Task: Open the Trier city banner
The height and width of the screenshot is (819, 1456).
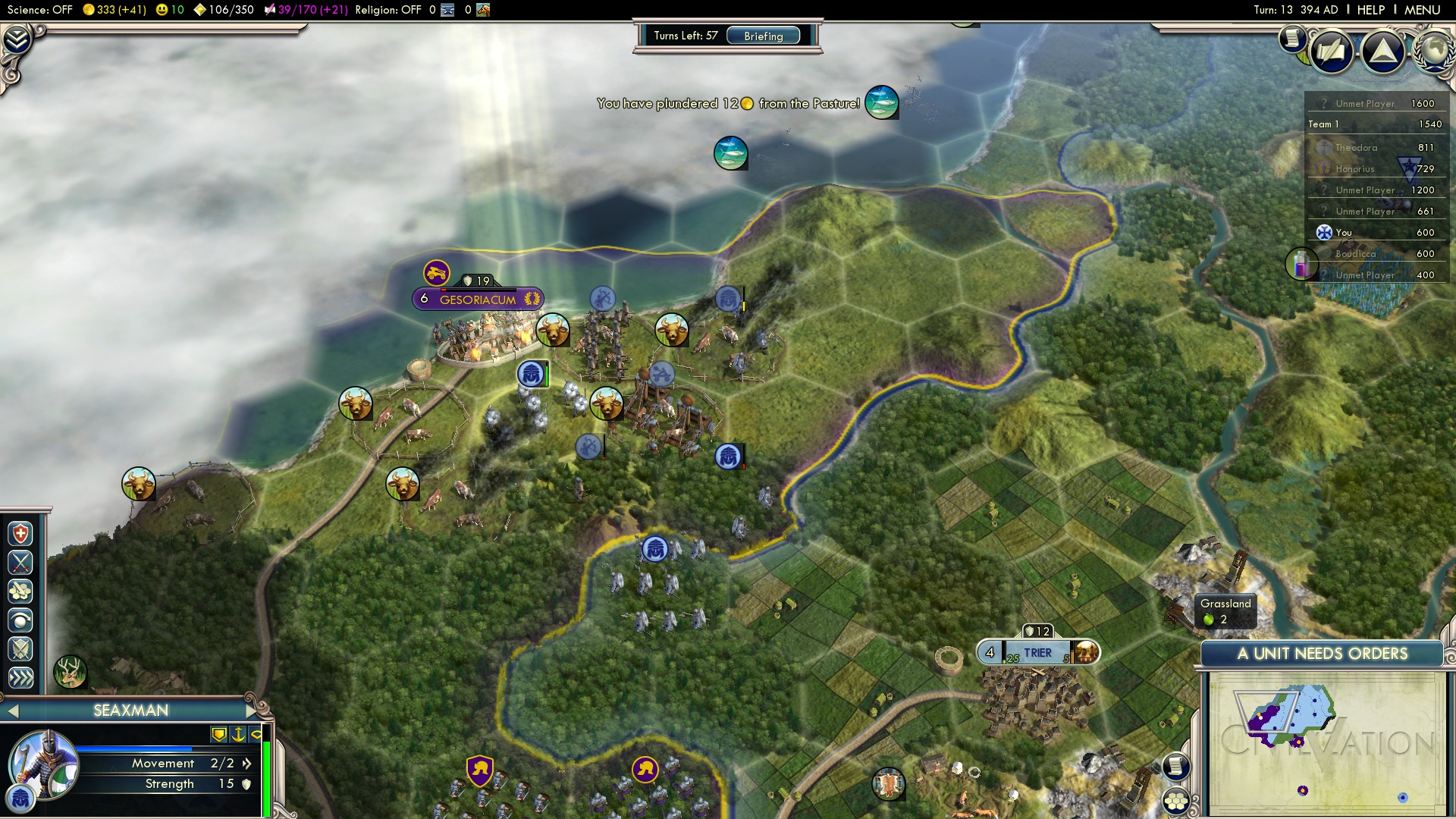Action: click(1037, 653)
